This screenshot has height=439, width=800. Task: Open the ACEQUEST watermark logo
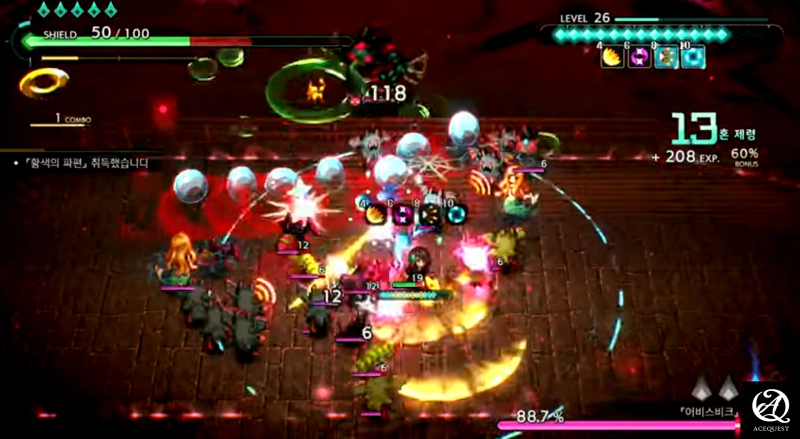click(771, 408)
